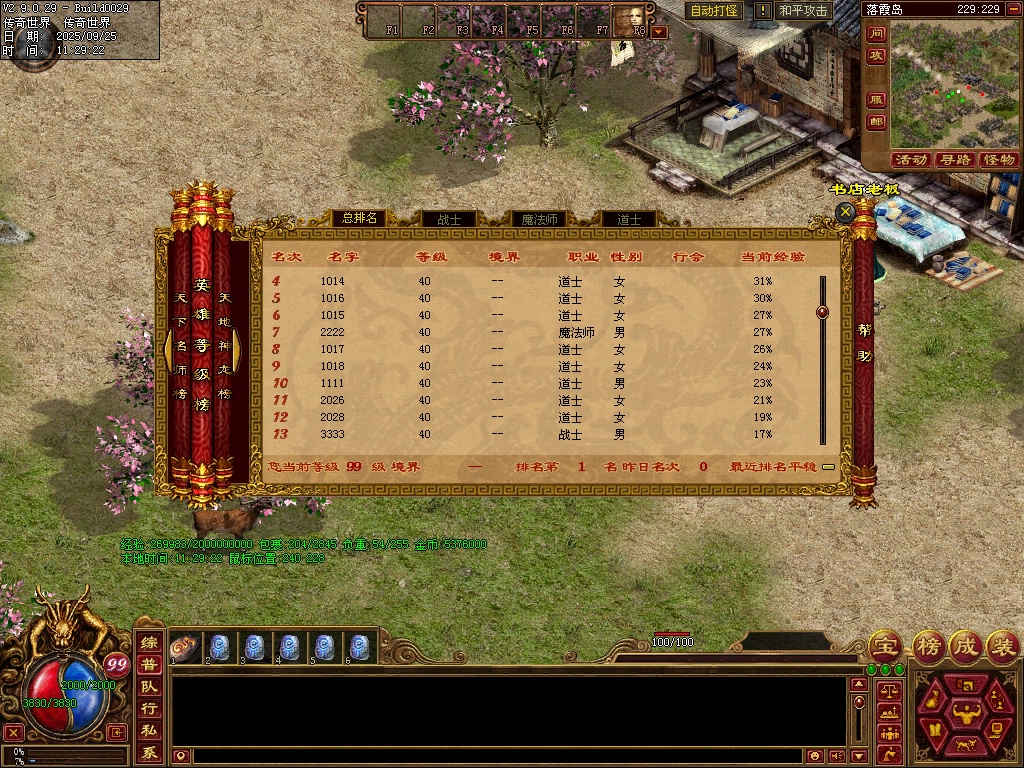Image resolution: width=1024 pixels, height=768 pixels.
Task: Toggle 自动打怪 auto-fight
Action: tap(714, 11)
